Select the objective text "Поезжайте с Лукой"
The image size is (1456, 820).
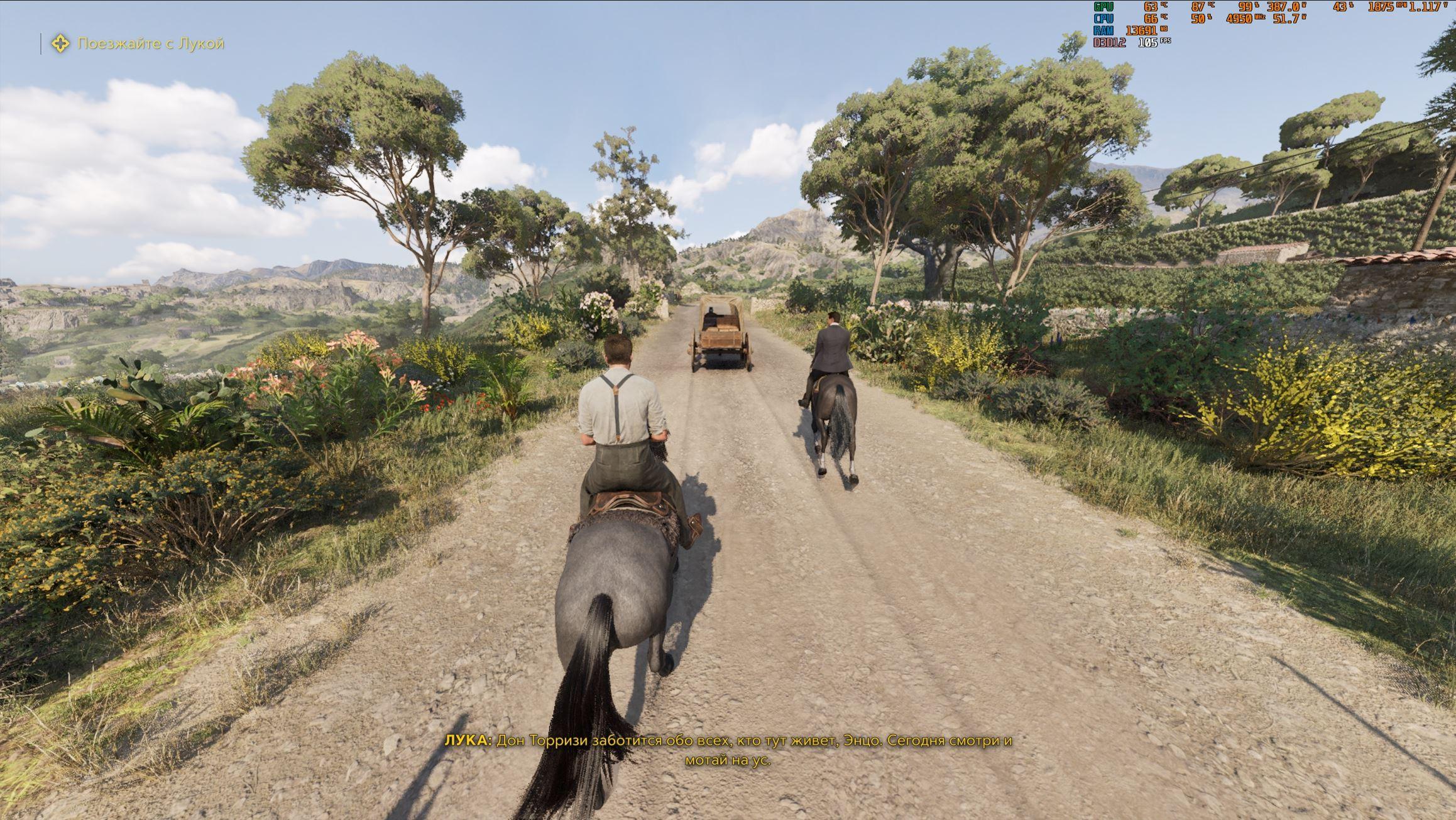(x=151, y=44)
